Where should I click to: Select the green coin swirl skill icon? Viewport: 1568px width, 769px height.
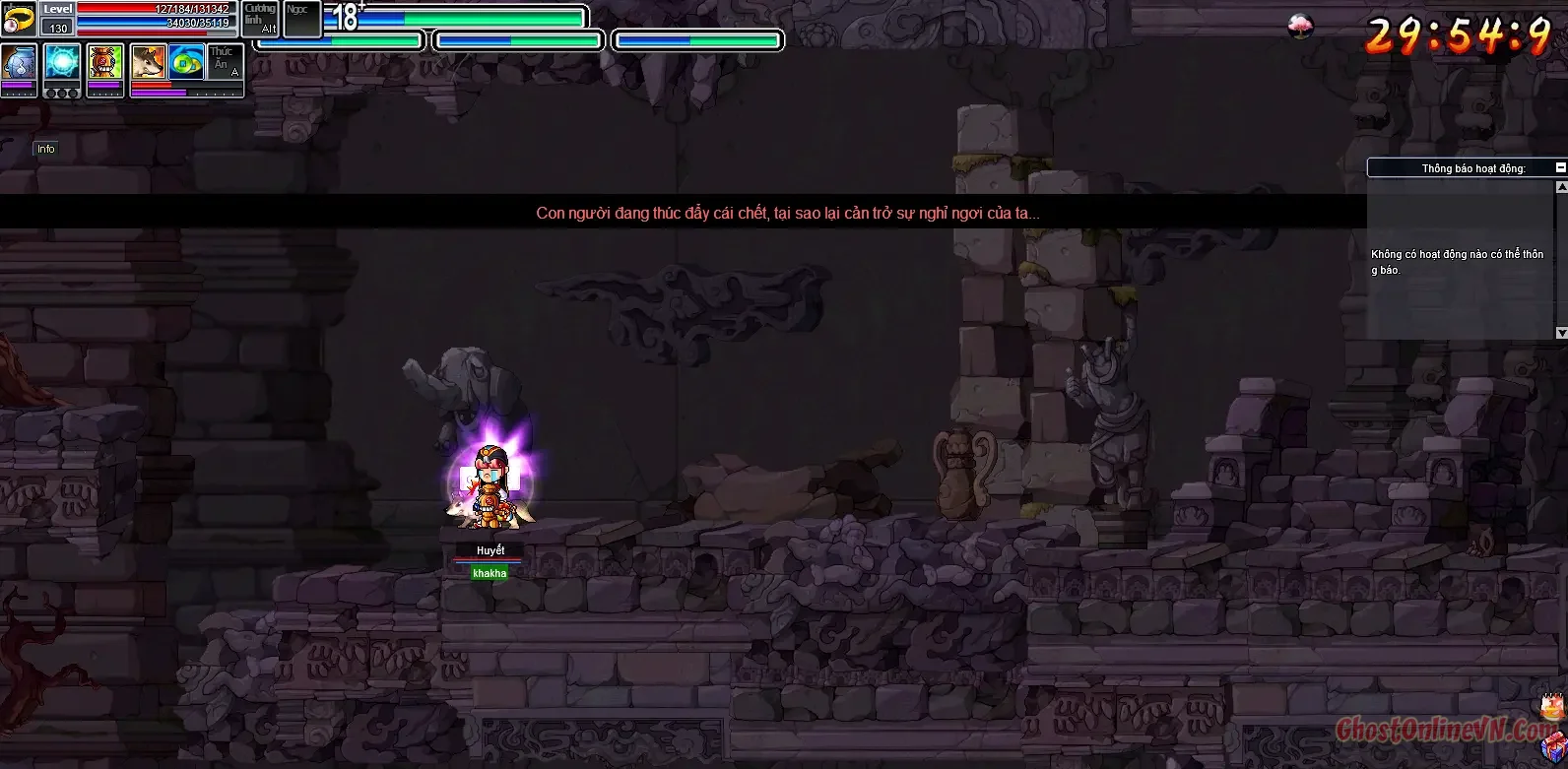(185, 62)
